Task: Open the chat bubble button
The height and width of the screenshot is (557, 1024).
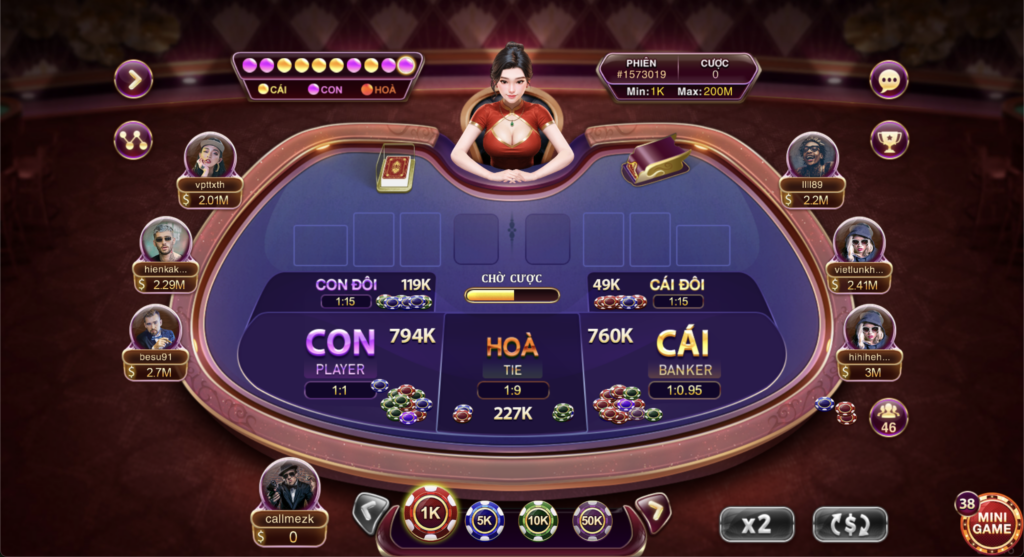Action: click(889, 79)
